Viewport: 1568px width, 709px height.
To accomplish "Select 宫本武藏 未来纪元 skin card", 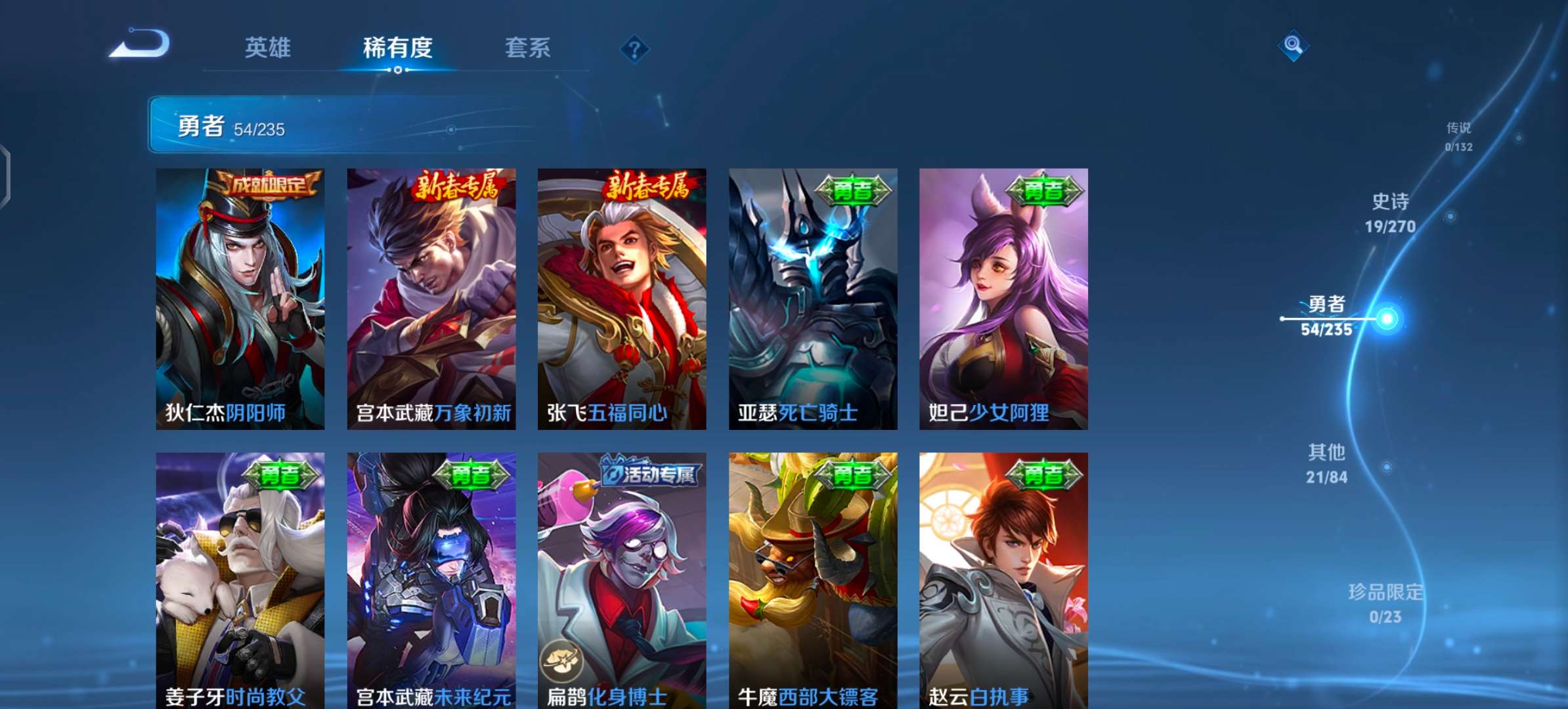I will (431, 581).
